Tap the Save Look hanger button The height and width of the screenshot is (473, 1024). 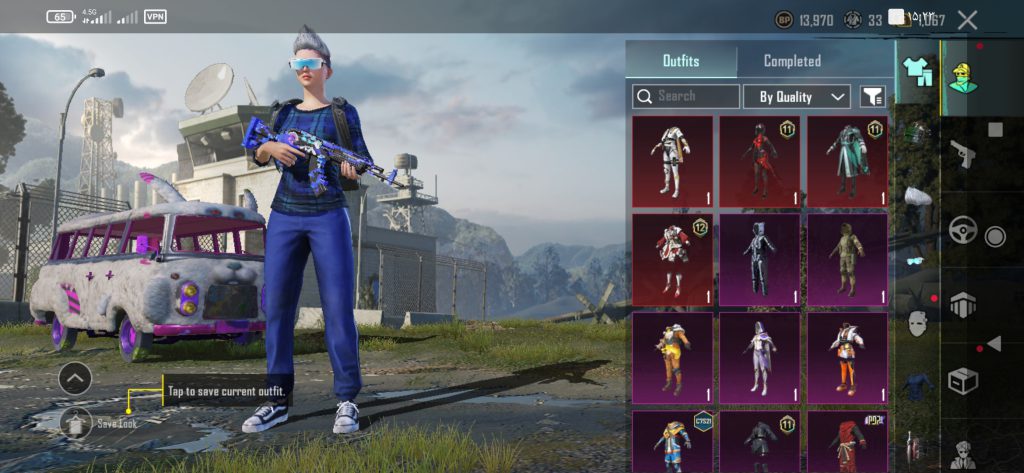(x=76, y=423)
